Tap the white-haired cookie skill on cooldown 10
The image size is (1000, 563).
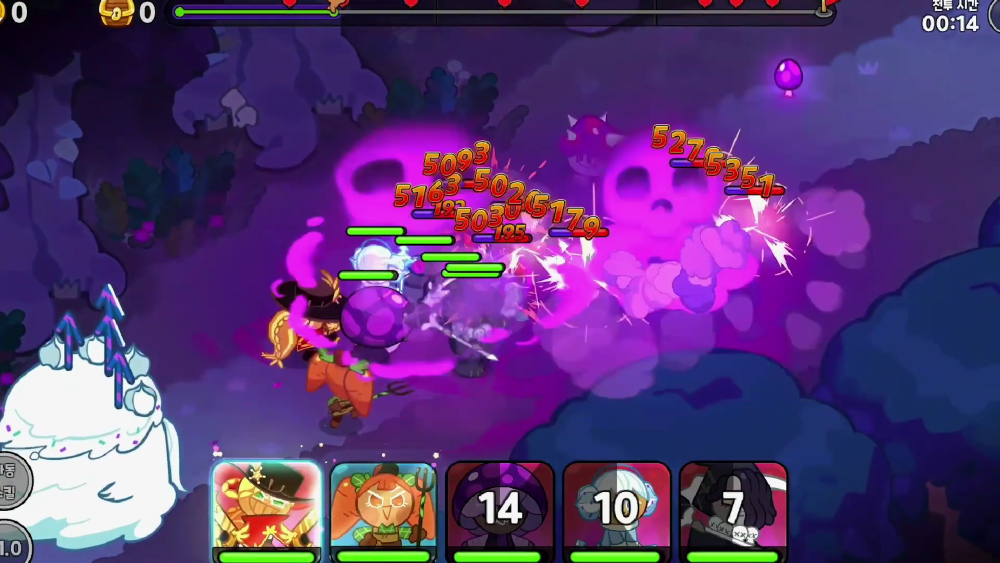tap(616, 506)
